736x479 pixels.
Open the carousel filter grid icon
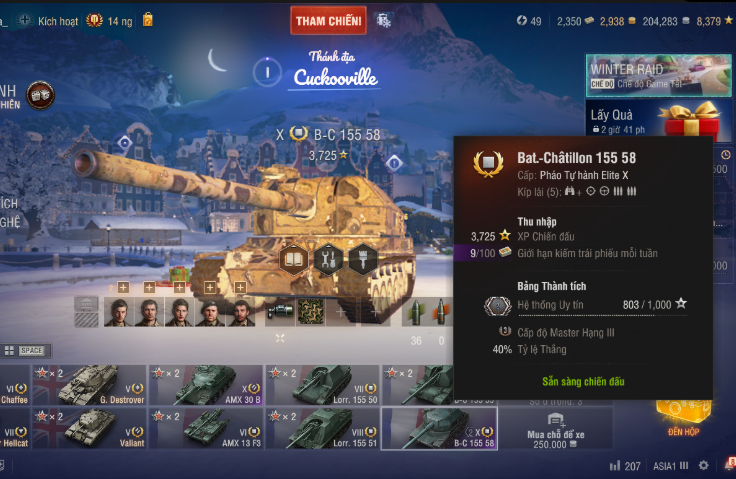click(x=9, y=351)
